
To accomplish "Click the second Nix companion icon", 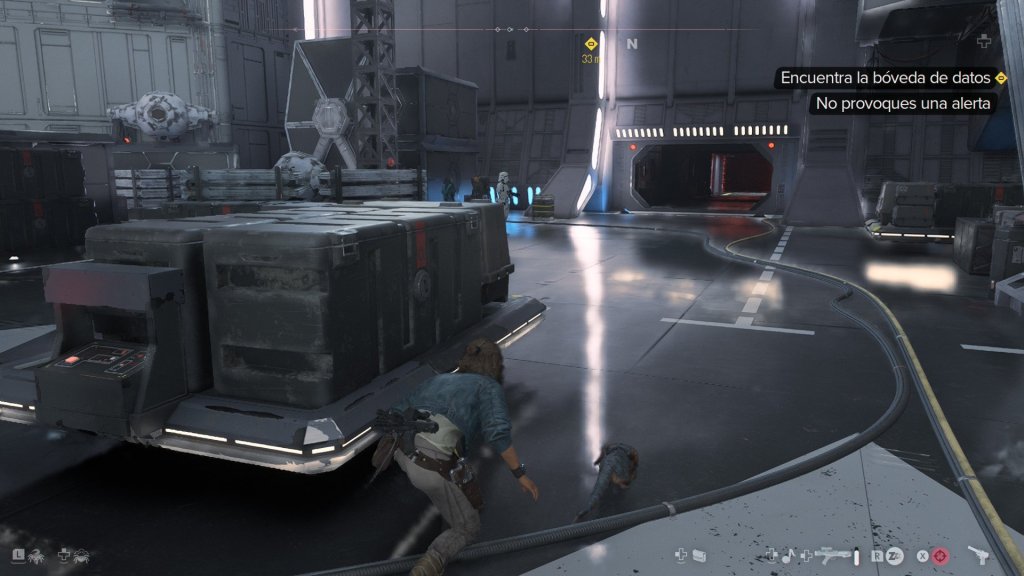I will pos(82,554).
